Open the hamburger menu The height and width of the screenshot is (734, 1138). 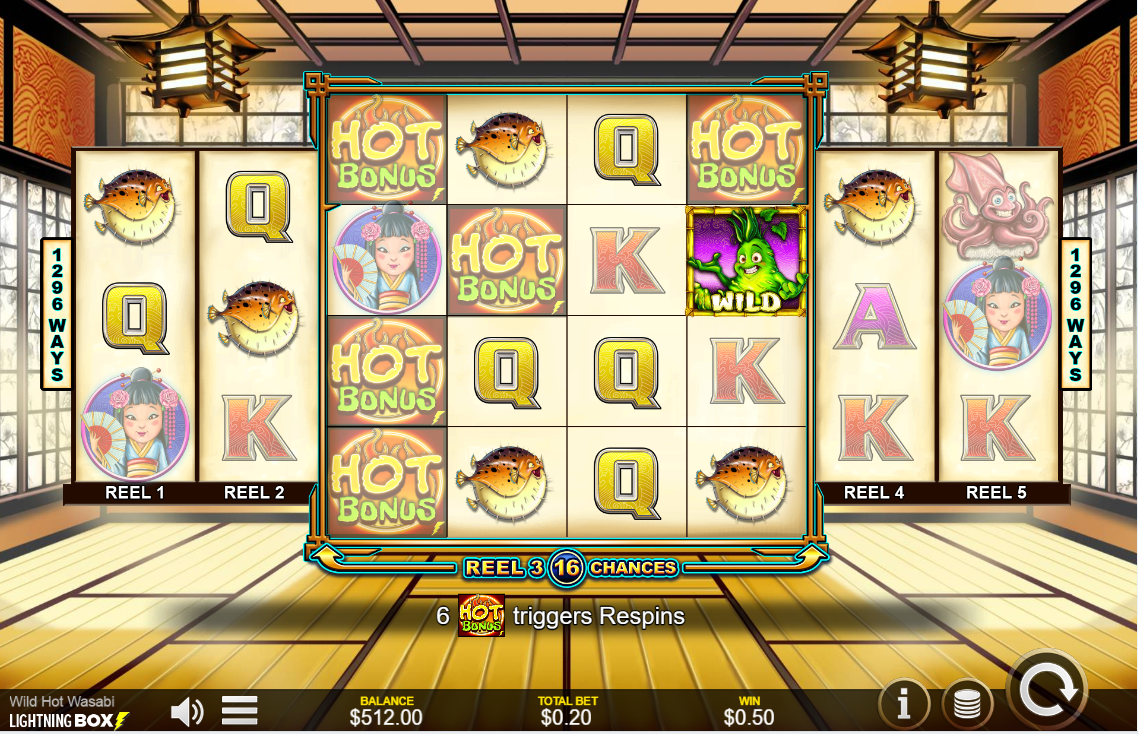[240, 711]
